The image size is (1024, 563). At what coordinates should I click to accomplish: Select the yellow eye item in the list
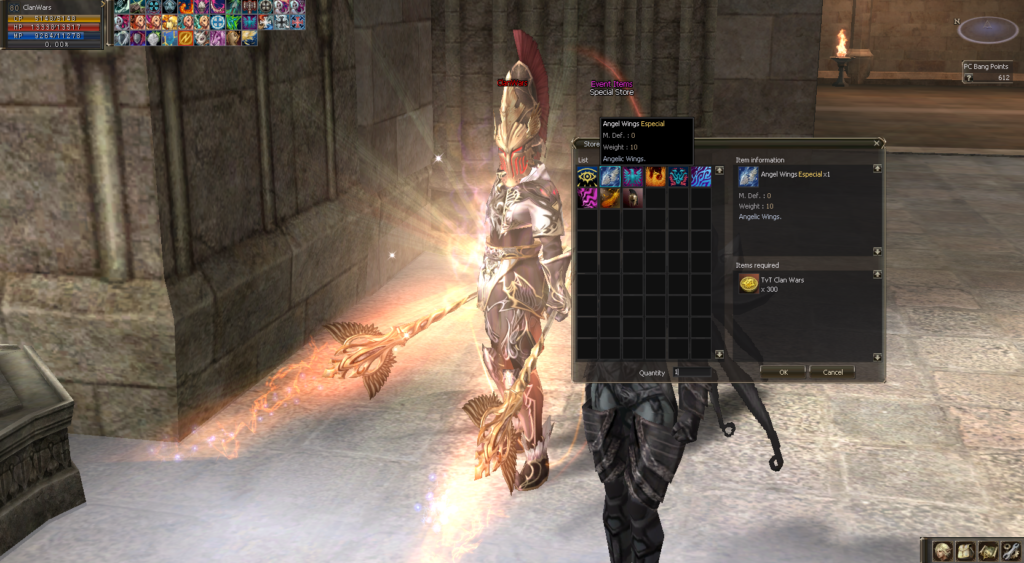pyautogui.click(x=586, y=177)
